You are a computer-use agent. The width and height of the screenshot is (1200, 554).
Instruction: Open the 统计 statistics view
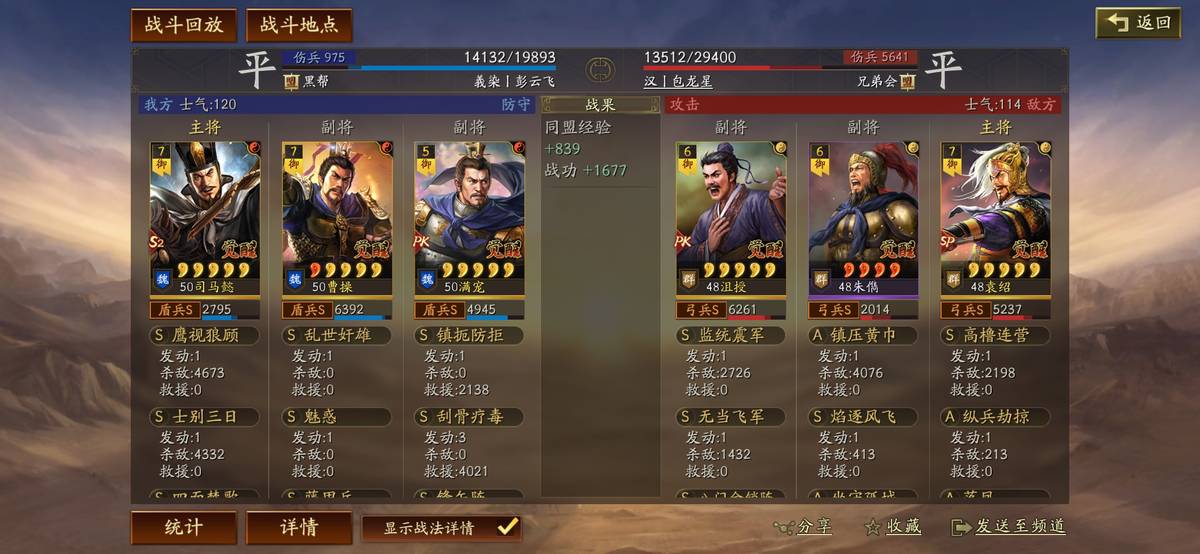point(183,527)
